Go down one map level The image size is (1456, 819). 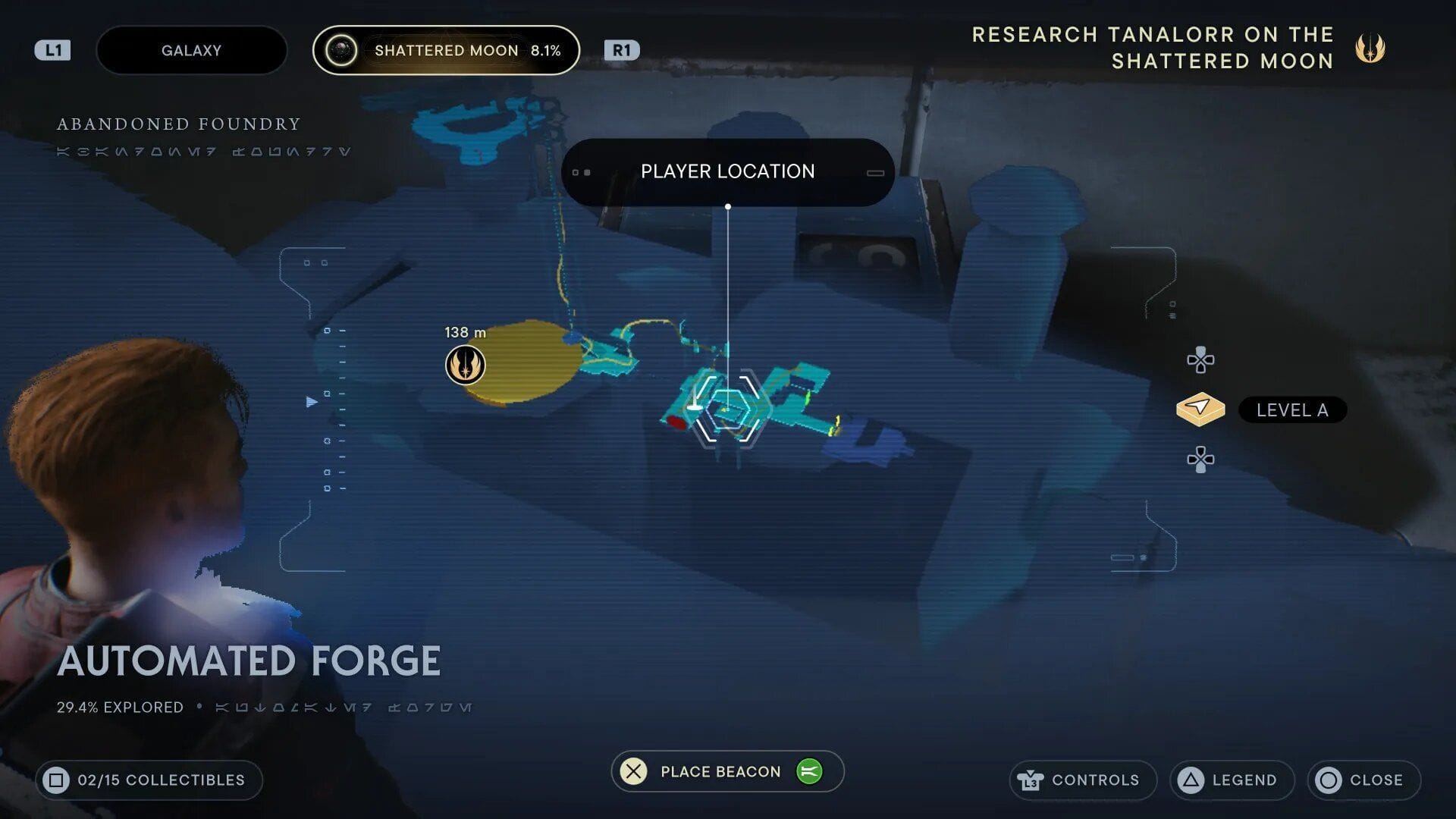(x=1200, y=460)
